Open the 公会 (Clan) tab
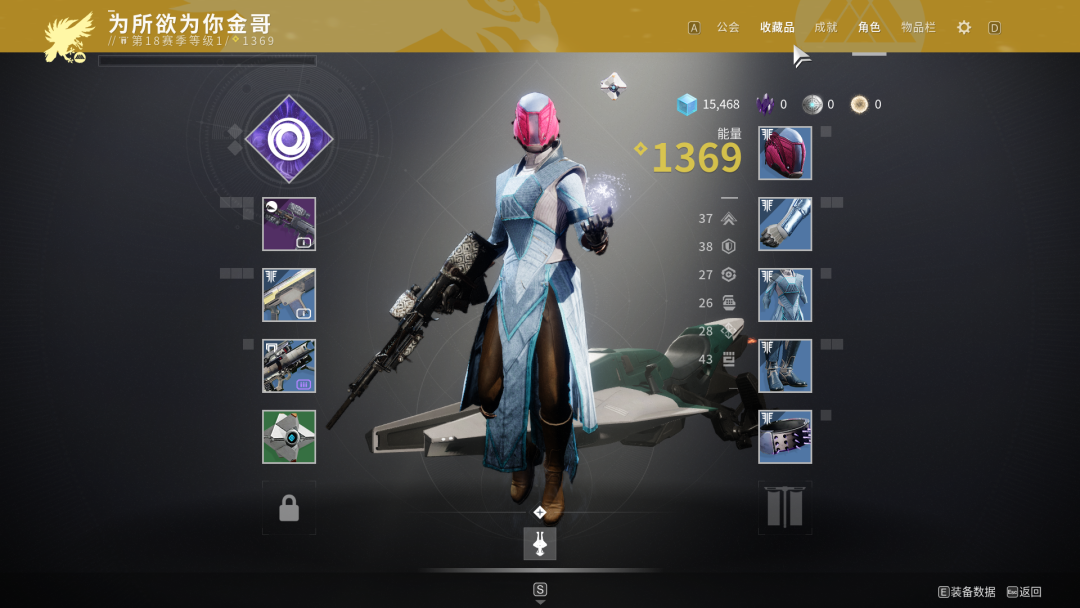 pyautogui.click(x=728, y=27)
